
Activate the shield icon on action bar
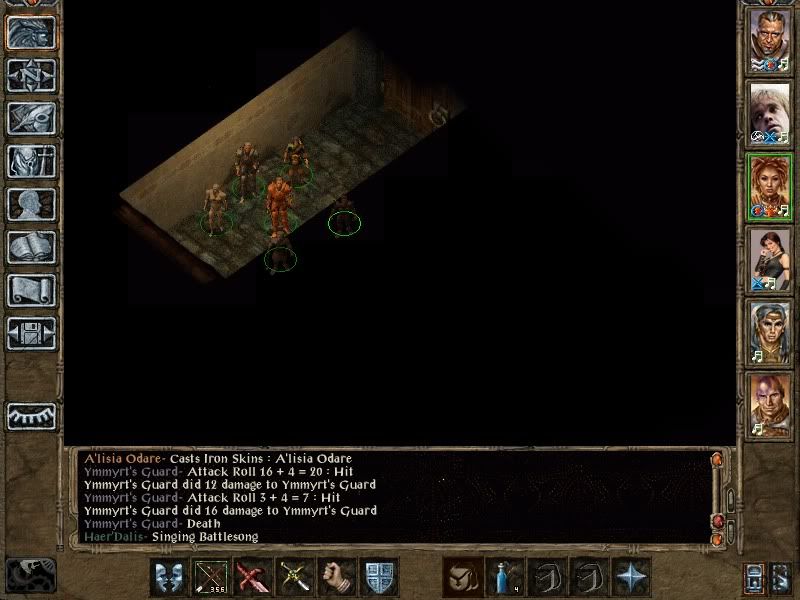[379, 578]
